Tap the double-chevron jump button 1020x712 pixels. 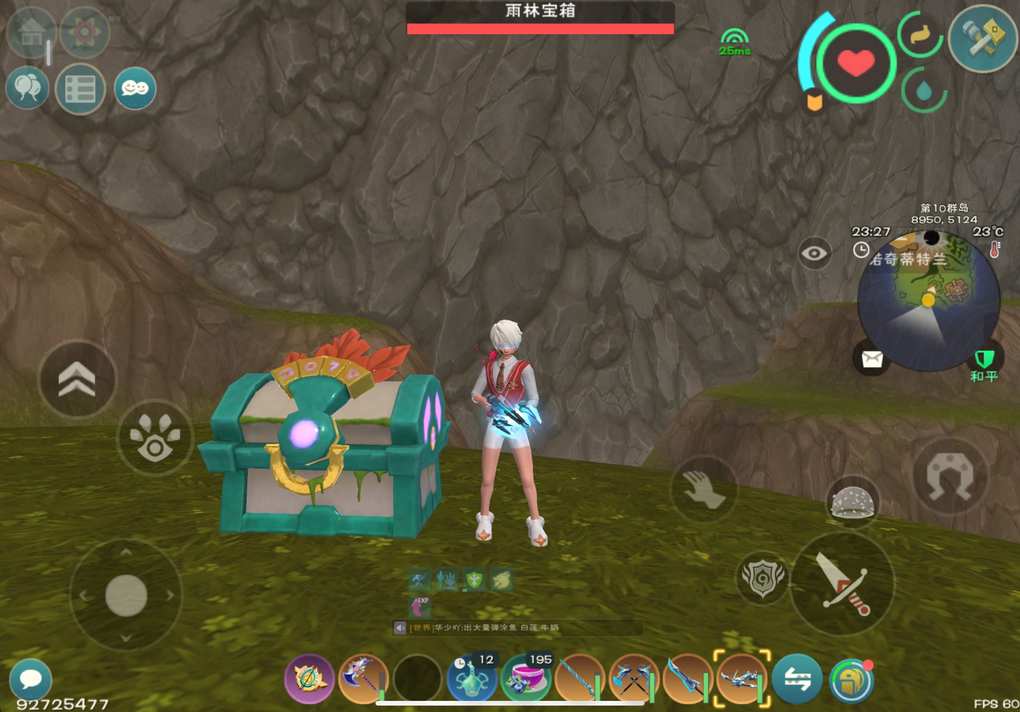click(77, 379)
